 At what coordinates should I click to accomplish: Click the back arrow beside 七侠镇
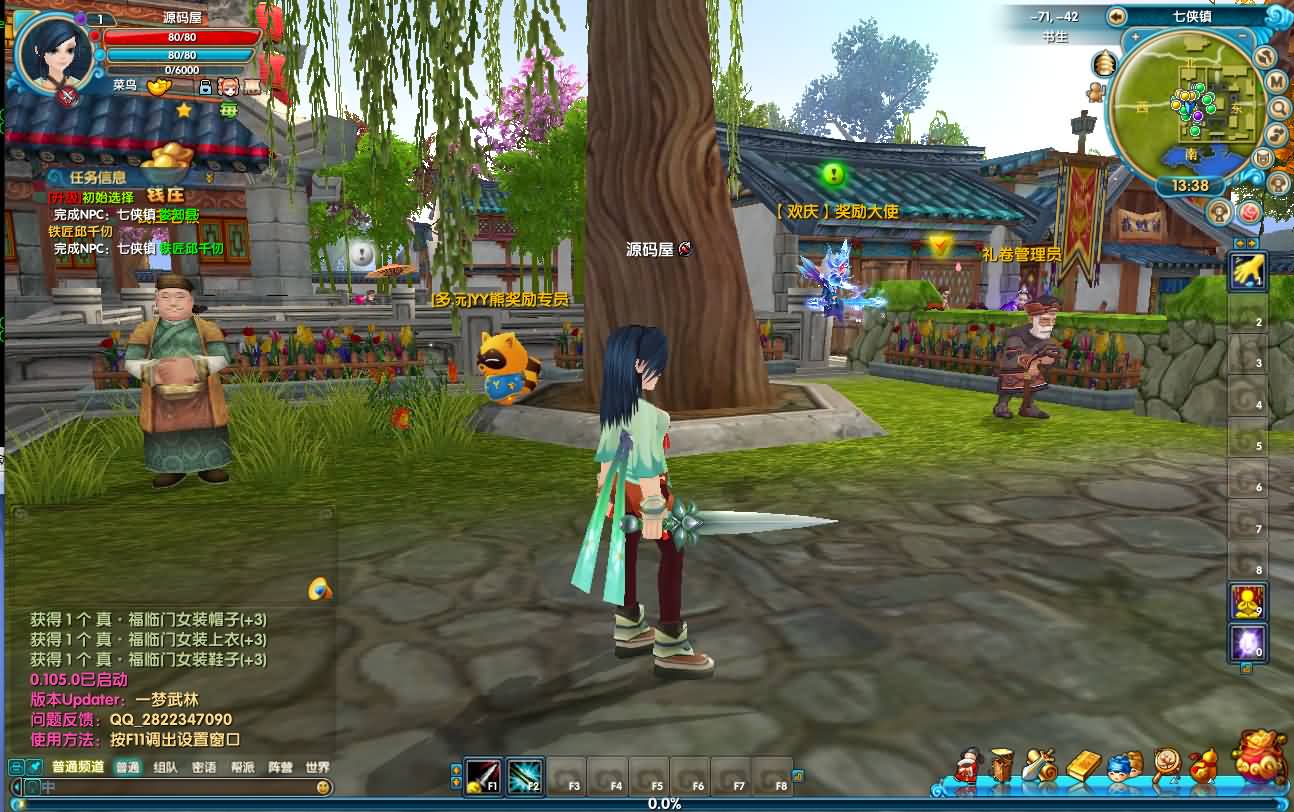pyautogui.click(x=1117, y=16)
